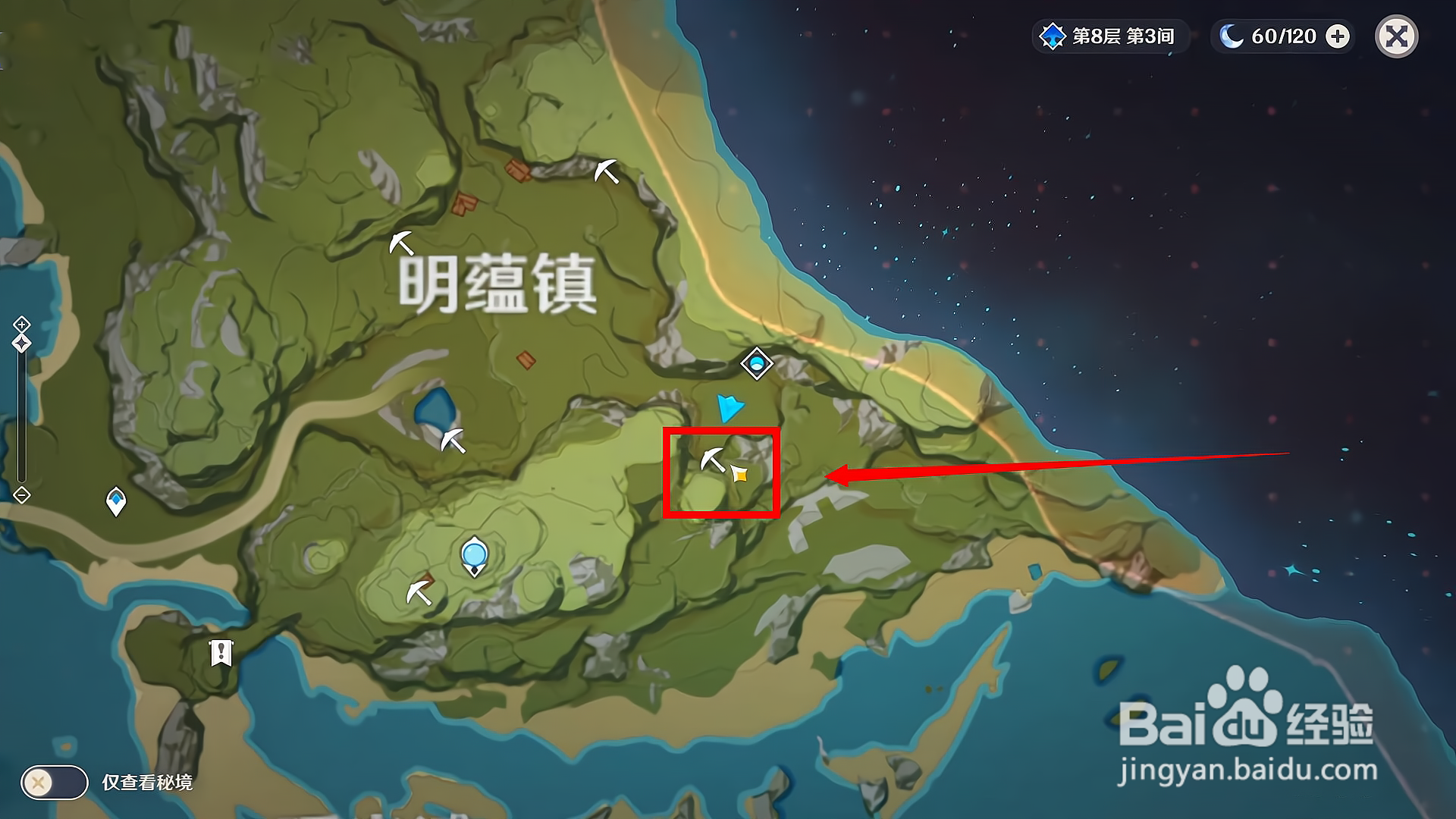Viewport: 1456px width, 819px height.
Task: Click the Spiral Abyss icon beside 第8层 第3间
Action: (1054, 35)
